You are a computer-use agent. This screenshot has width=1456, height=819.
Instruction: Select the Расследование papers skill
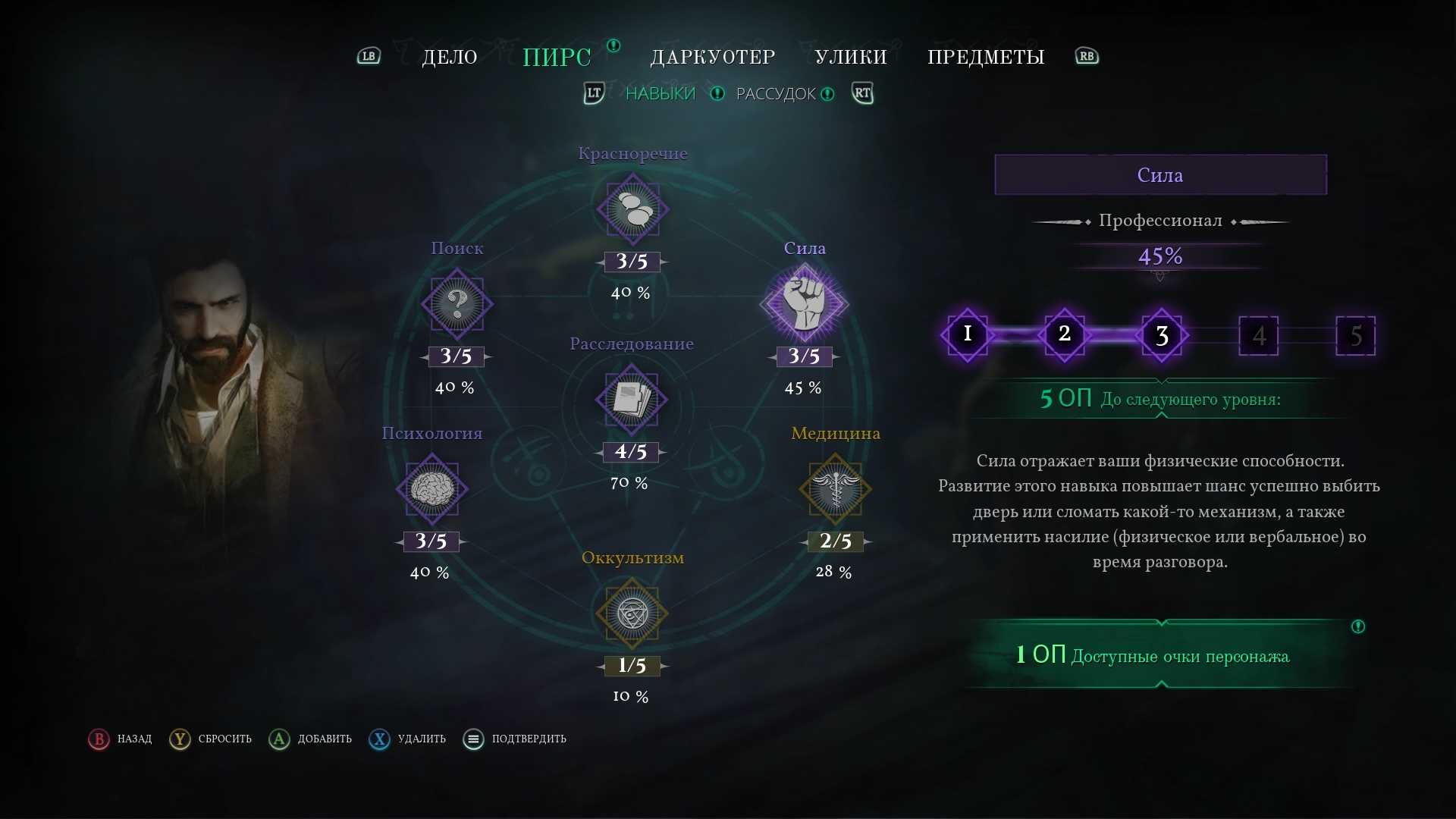click(x=632, y=400)
